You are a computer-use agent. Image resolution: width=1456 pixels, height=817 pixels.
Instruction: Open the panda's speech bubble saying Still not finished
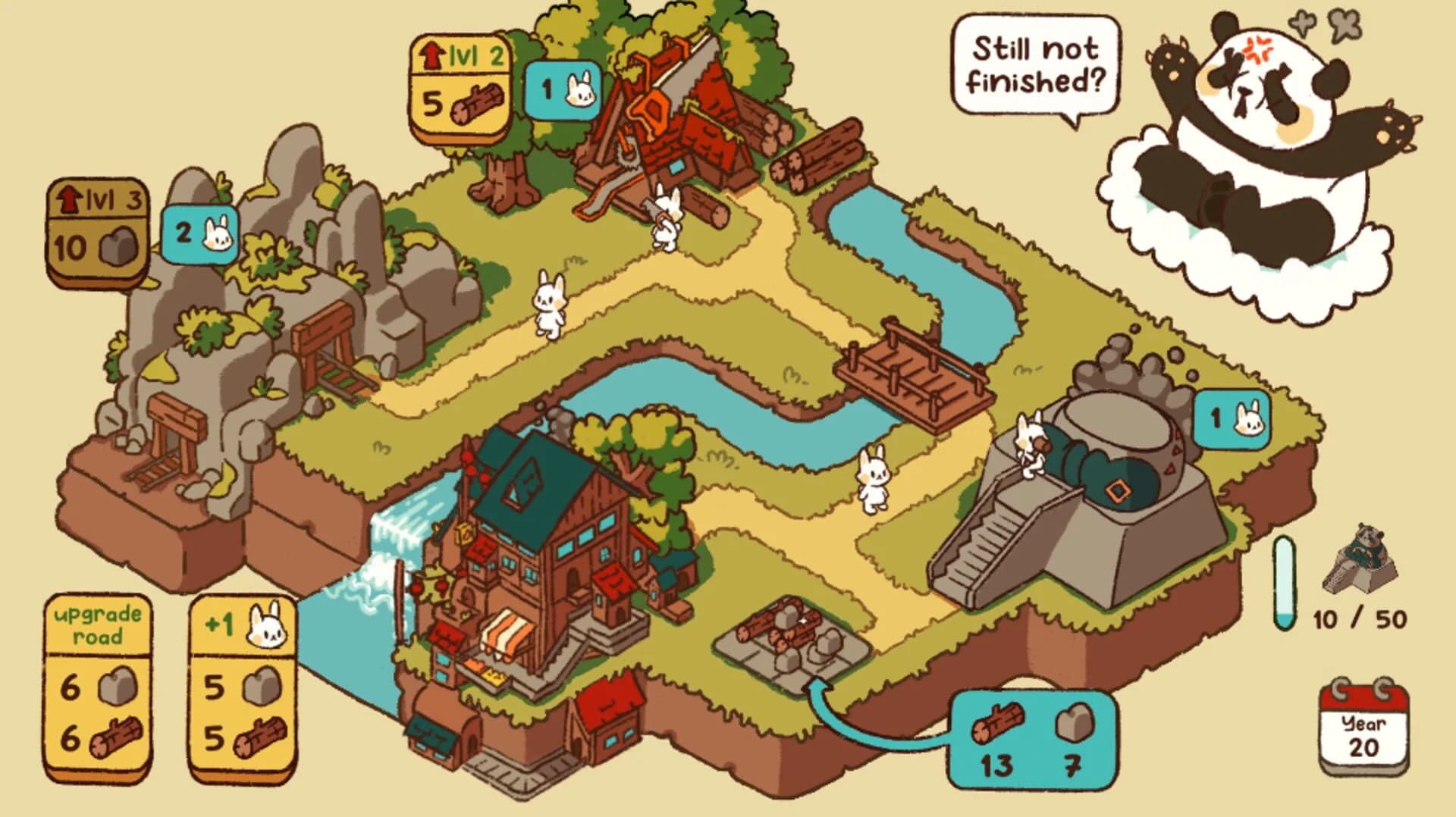click(x=1035, y=64)
